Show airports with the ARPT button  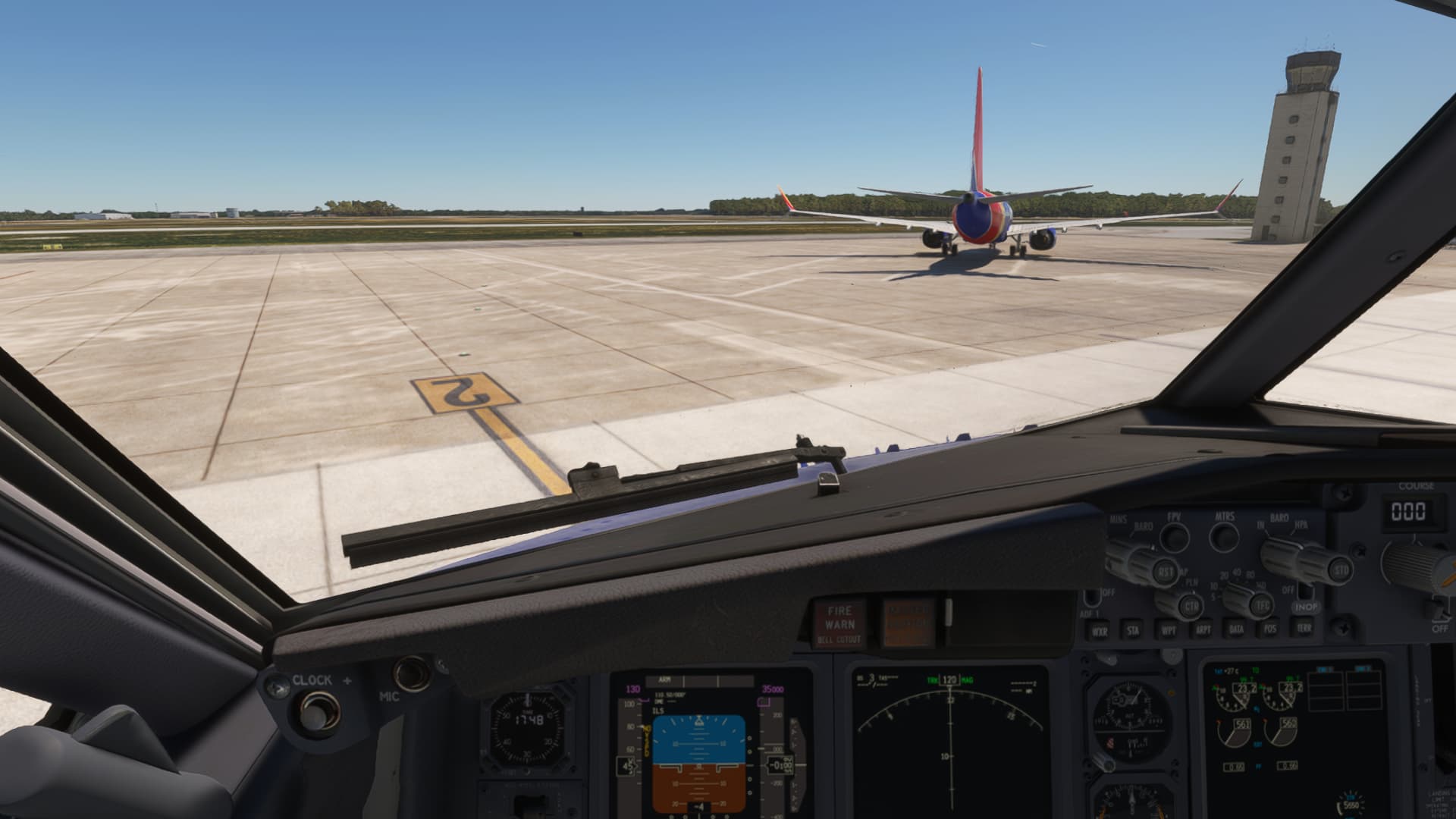[1203, 629]
